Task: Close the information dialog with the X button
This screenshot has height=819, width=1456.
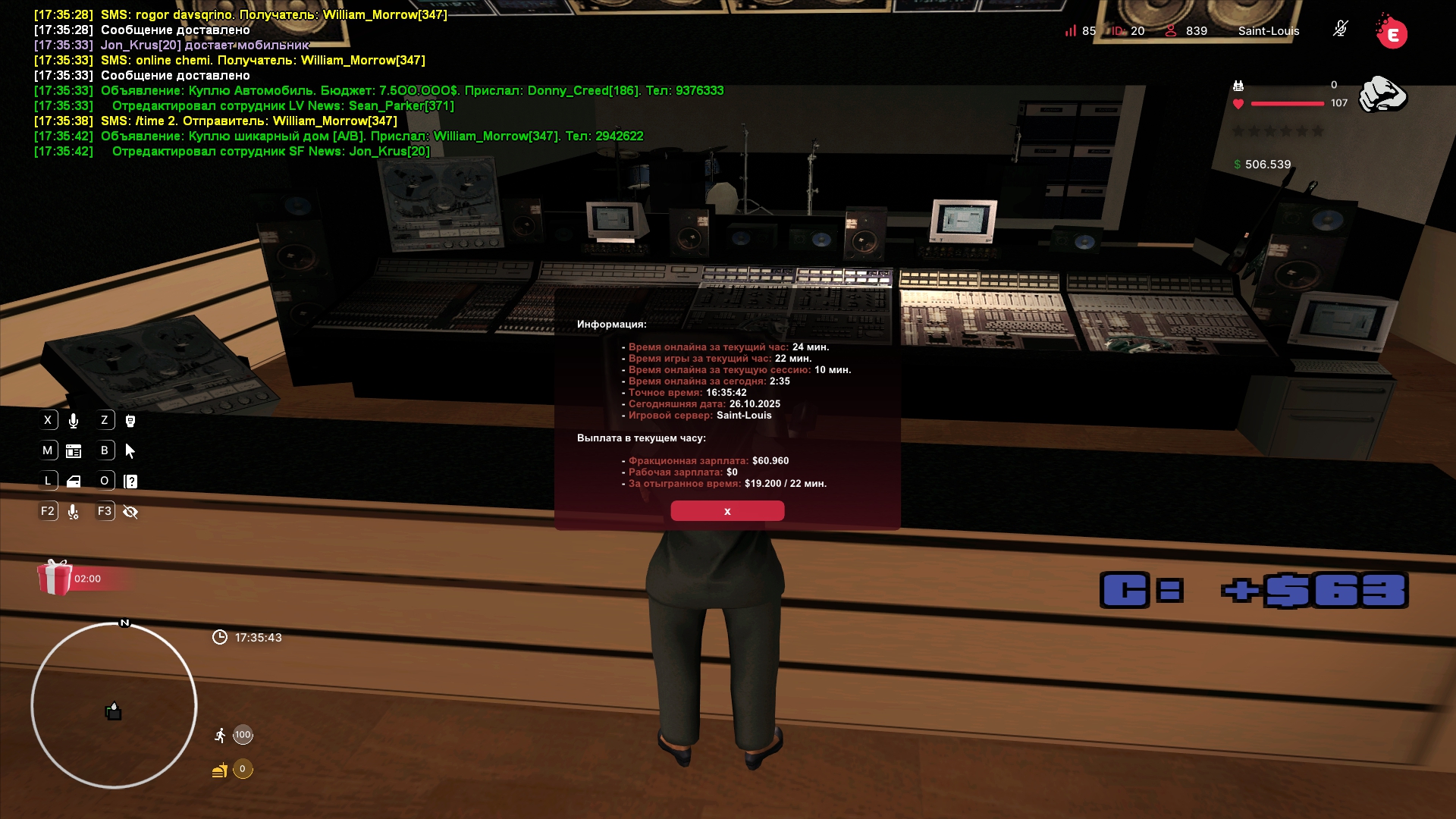Action: tap(727, 511)
